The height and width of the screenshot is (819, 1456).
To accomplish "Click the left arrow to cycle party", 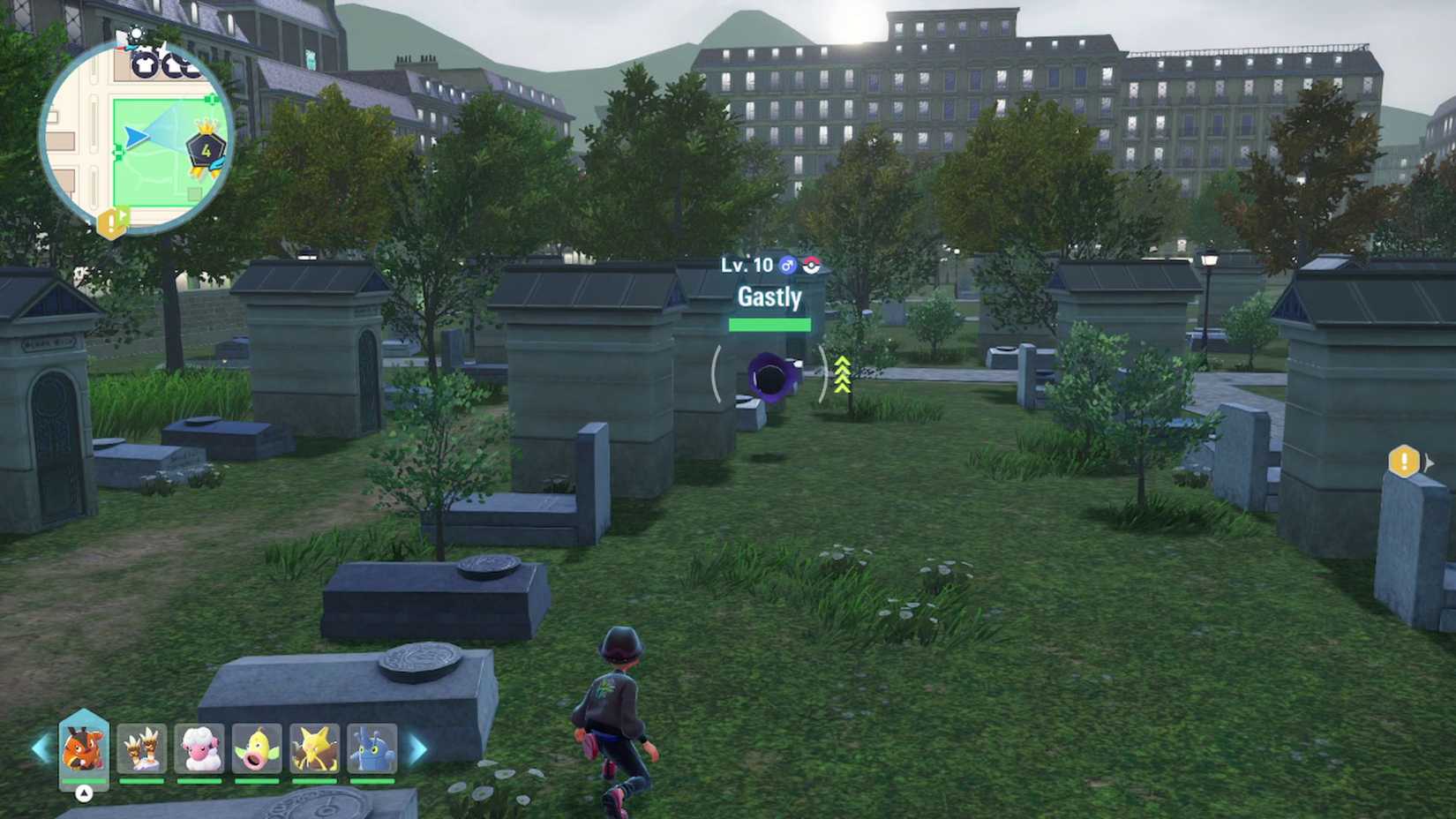I will point(39,750).
